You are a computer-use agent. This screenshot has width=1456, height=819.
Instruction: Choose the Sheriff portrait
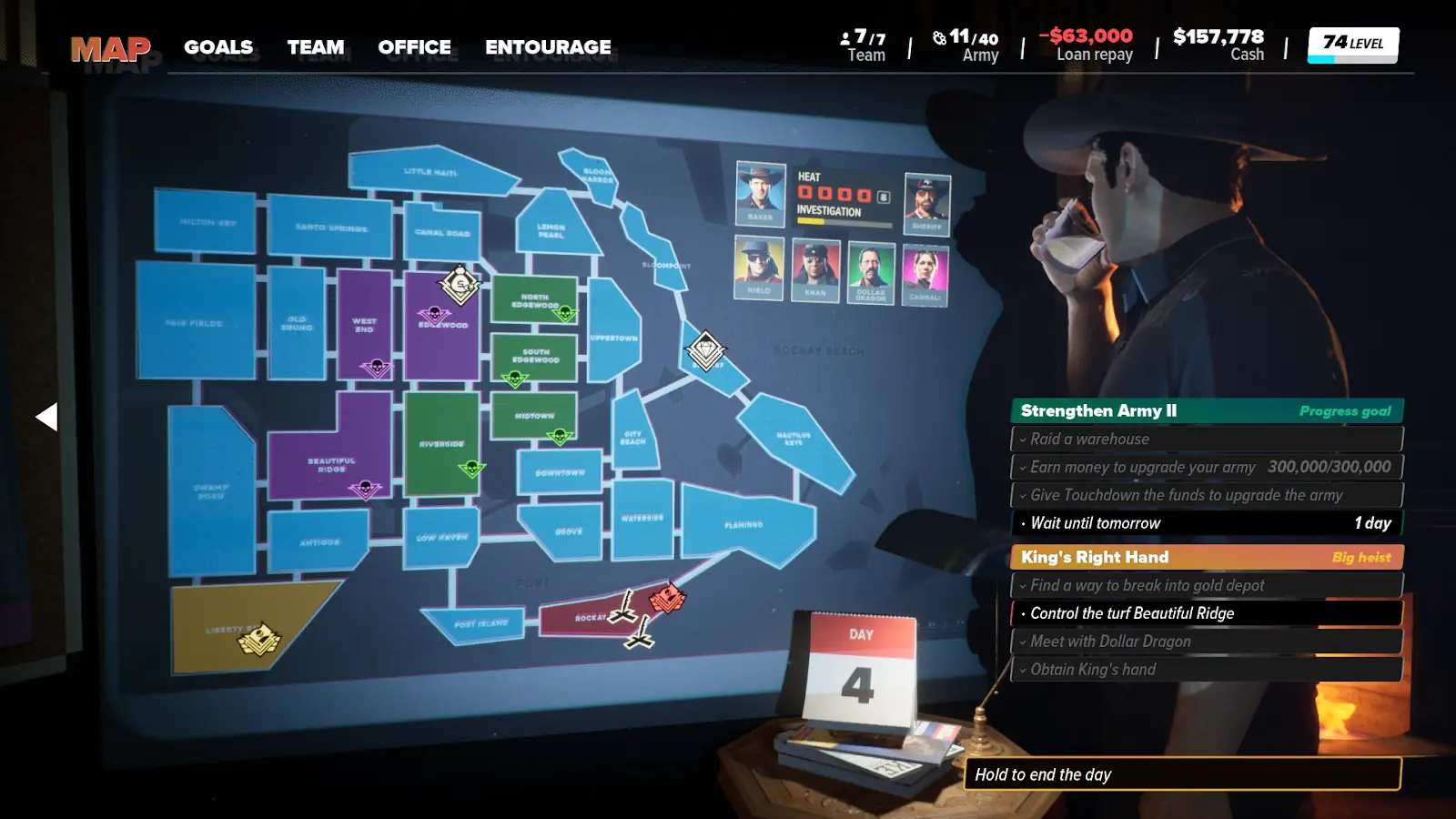[926, 202]
